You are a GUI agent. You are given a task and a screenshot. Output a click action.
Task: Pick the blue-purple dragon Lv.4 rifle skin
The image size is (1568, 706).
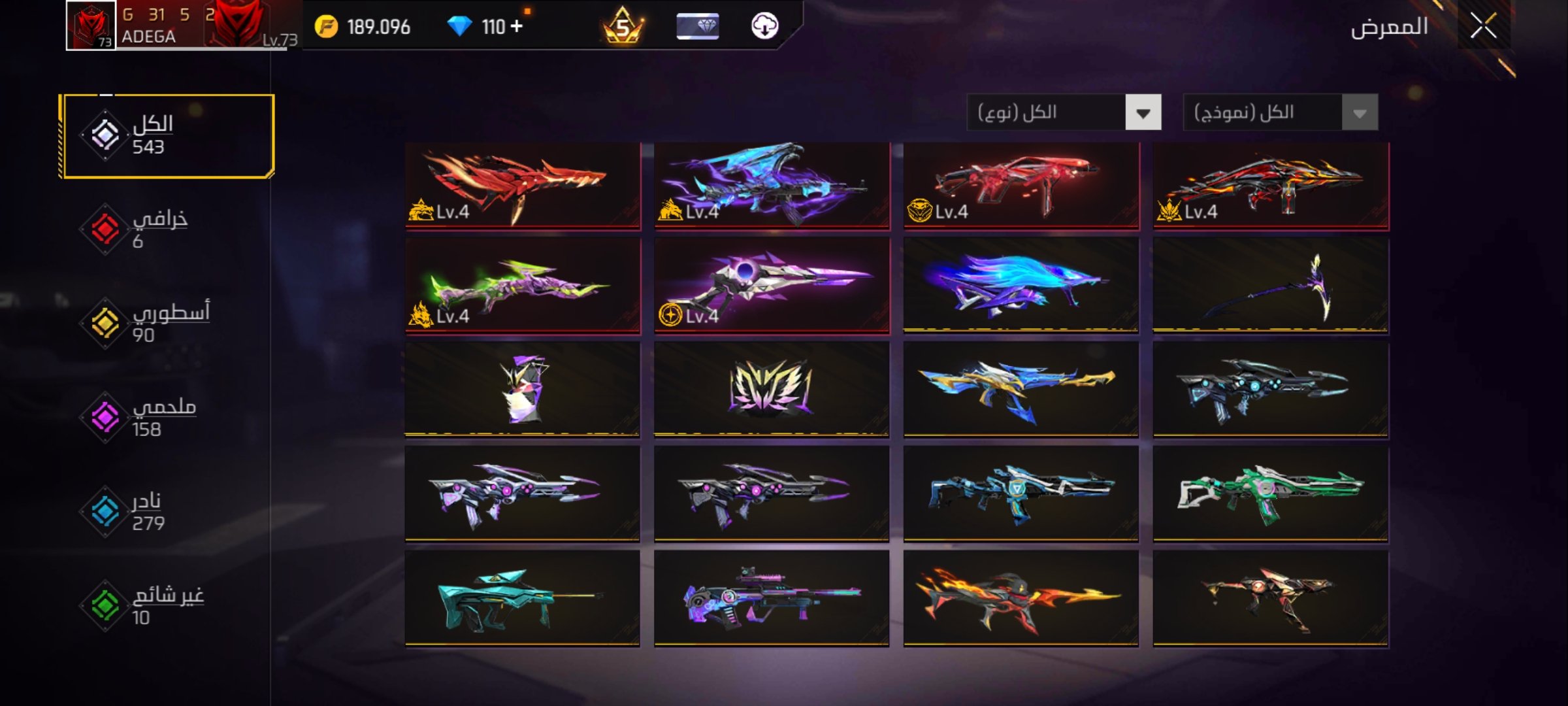pyautogui.click(x=772, y=186)
